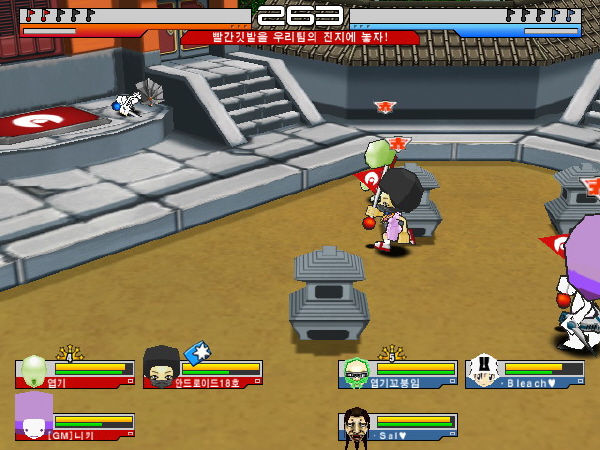Click the Sal player portrait
600x450 pixels.
(x=356, y=424)
